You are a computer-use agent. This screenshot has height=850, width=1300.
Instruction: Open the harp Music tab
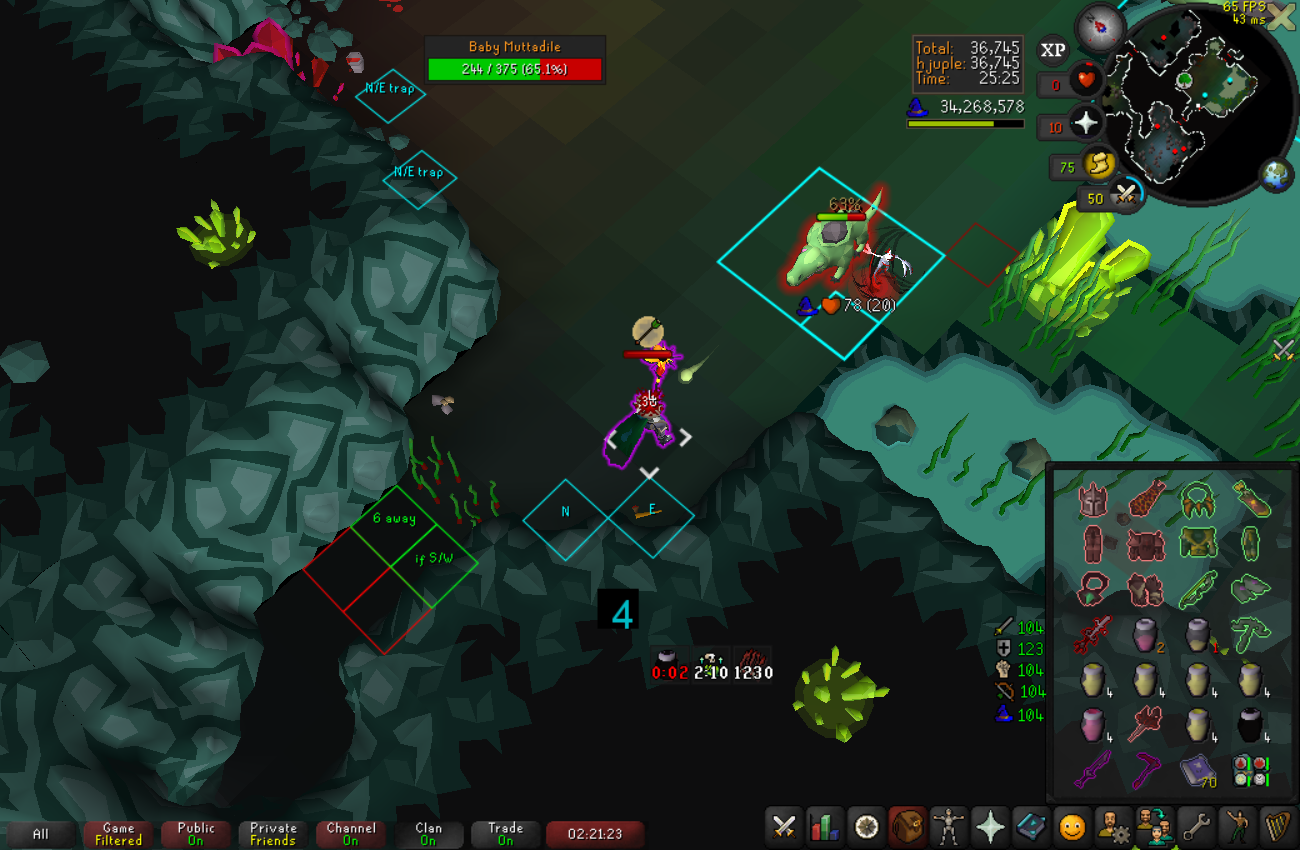point(1277,827)
